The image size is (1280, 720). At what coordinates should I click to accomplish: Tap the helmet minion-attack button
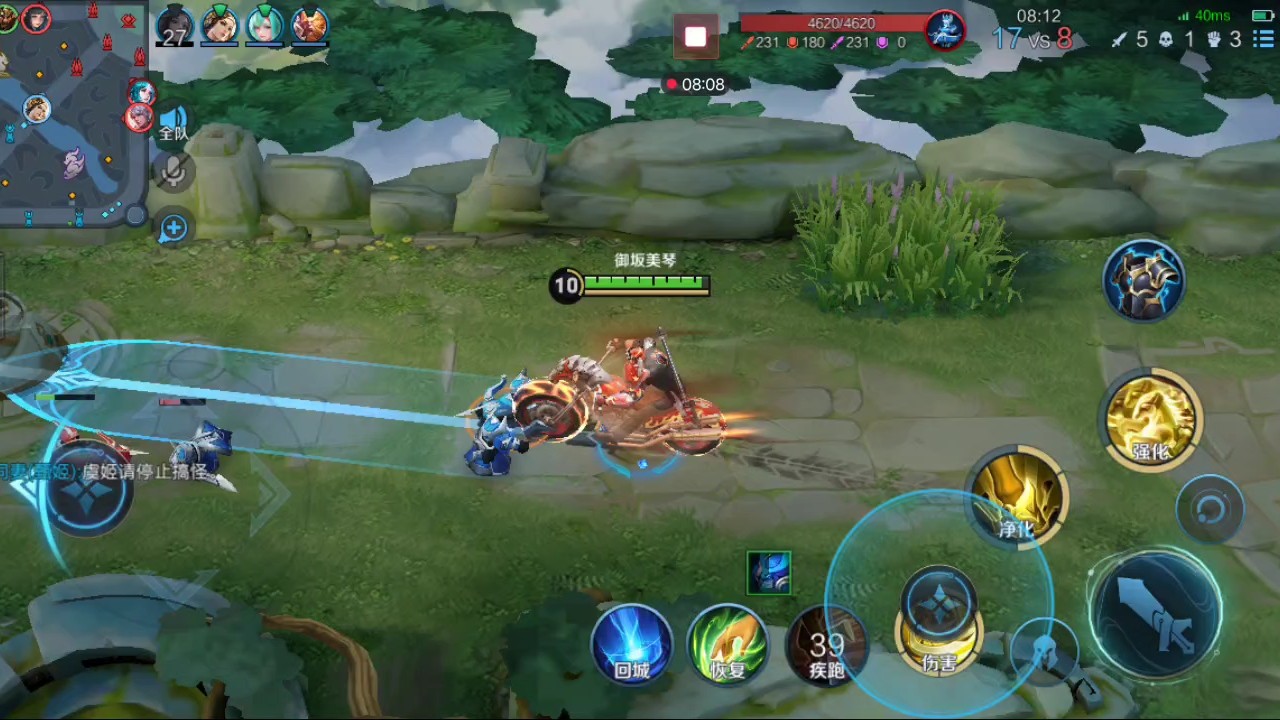coord(1043,648)
